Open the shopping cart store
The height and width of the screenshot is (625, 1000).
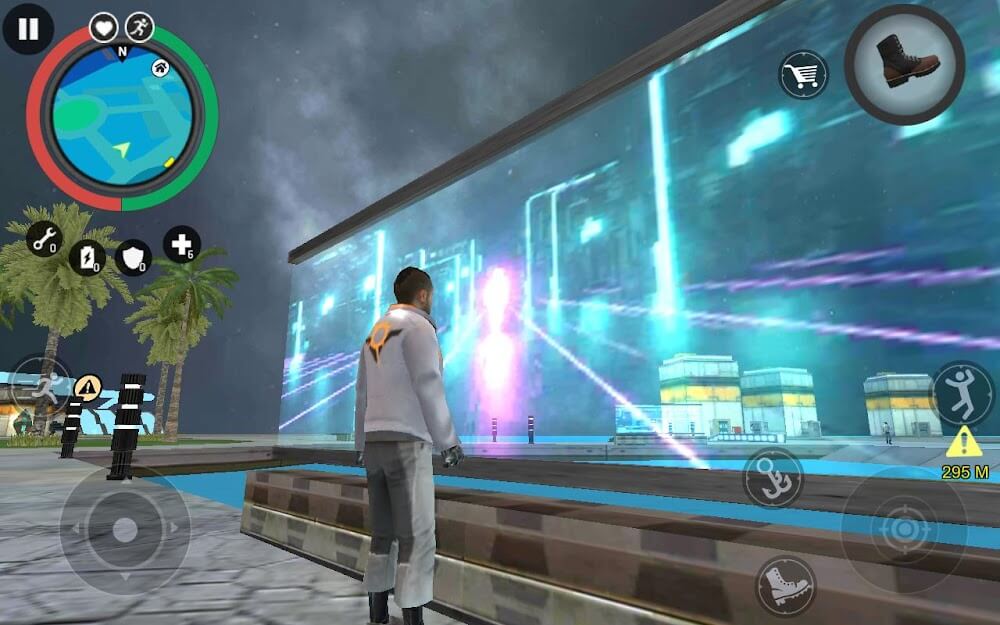tap(804, 74)
